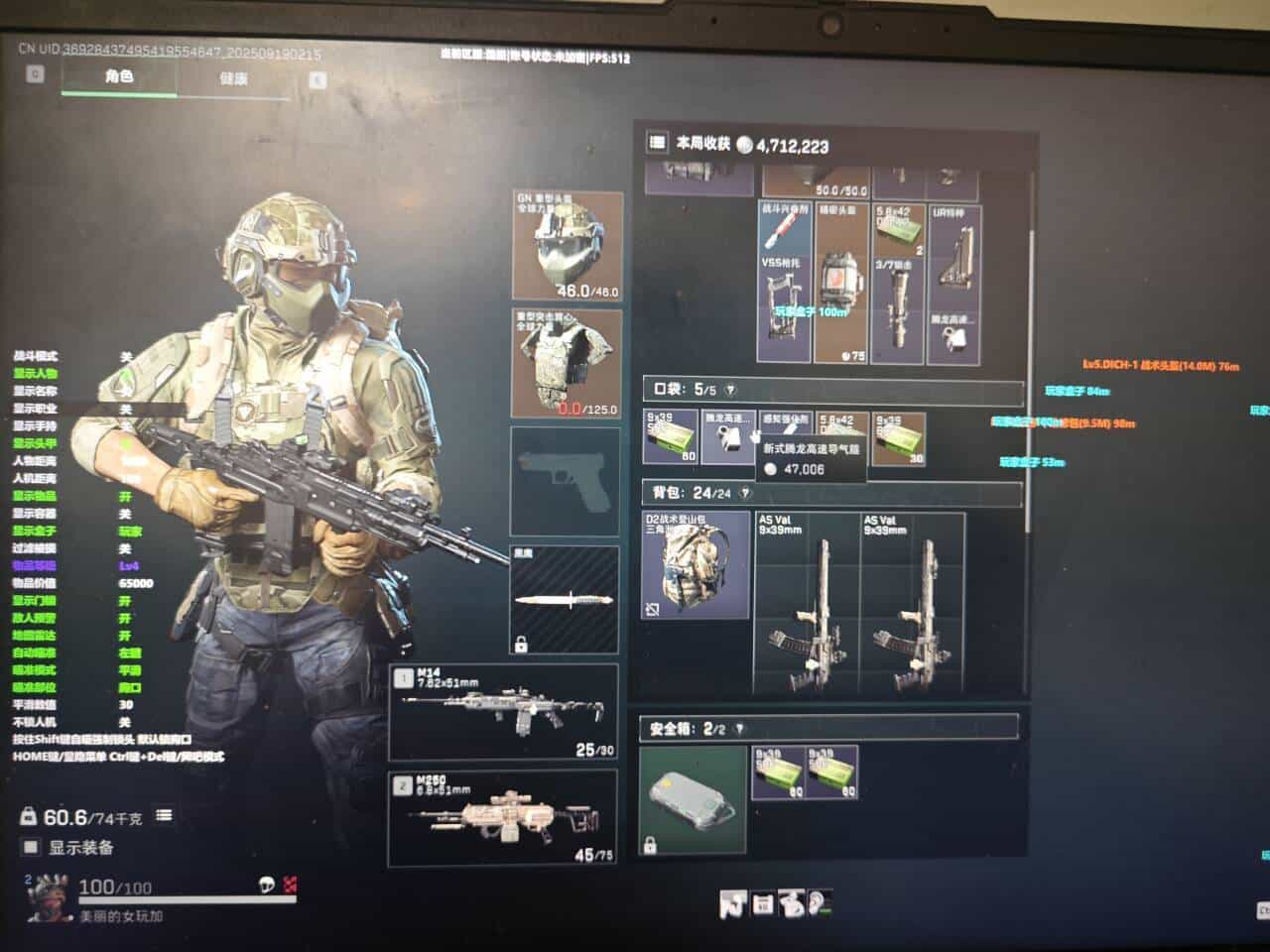This screenshot has height=952, width=1270.
Task: Select the heavy assault body armor slot
Action: [568, 363]
